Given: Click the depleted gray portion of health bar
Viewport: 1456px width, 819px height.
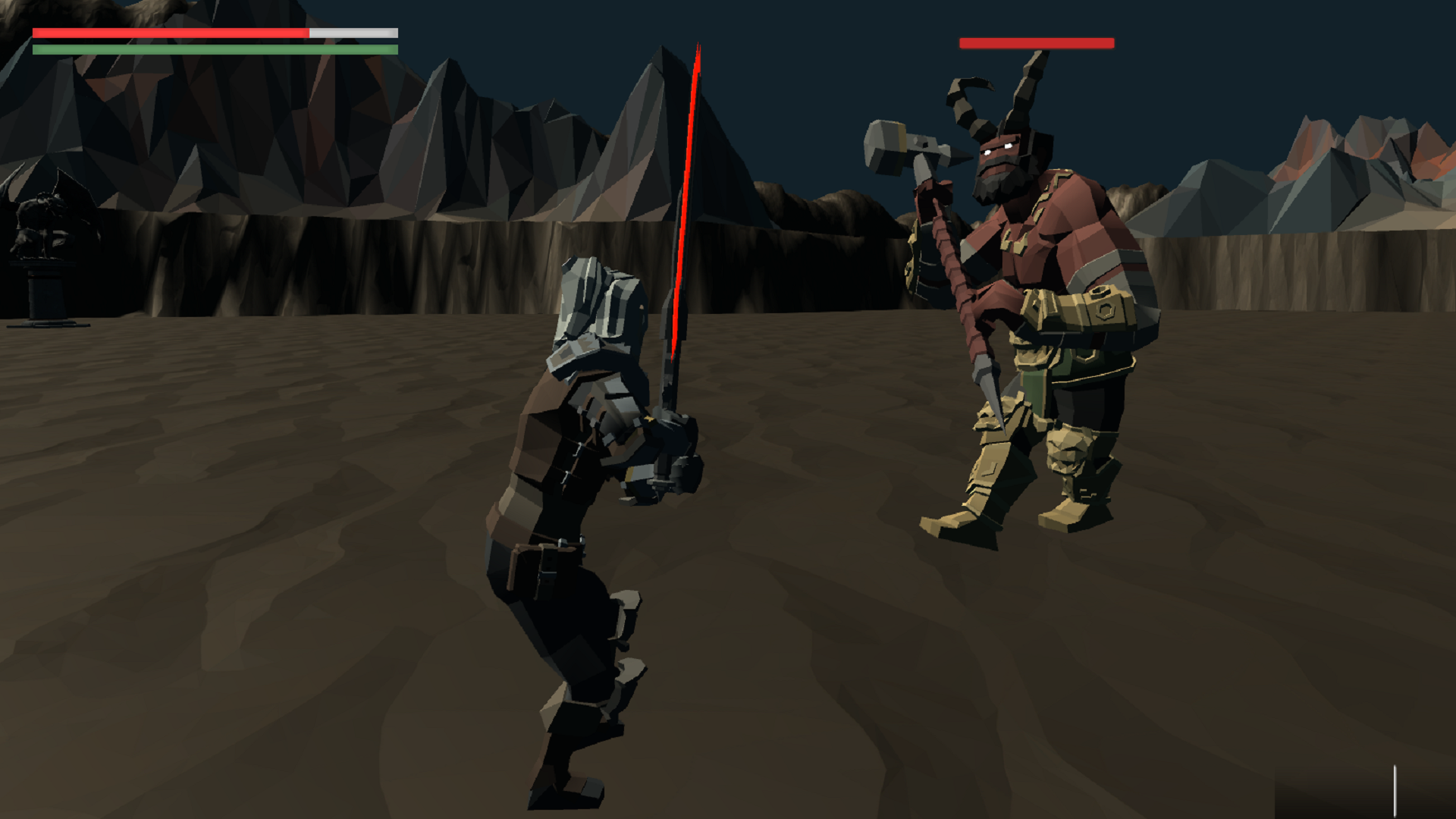Looking at the screenshot, I should tap(353, 33).
